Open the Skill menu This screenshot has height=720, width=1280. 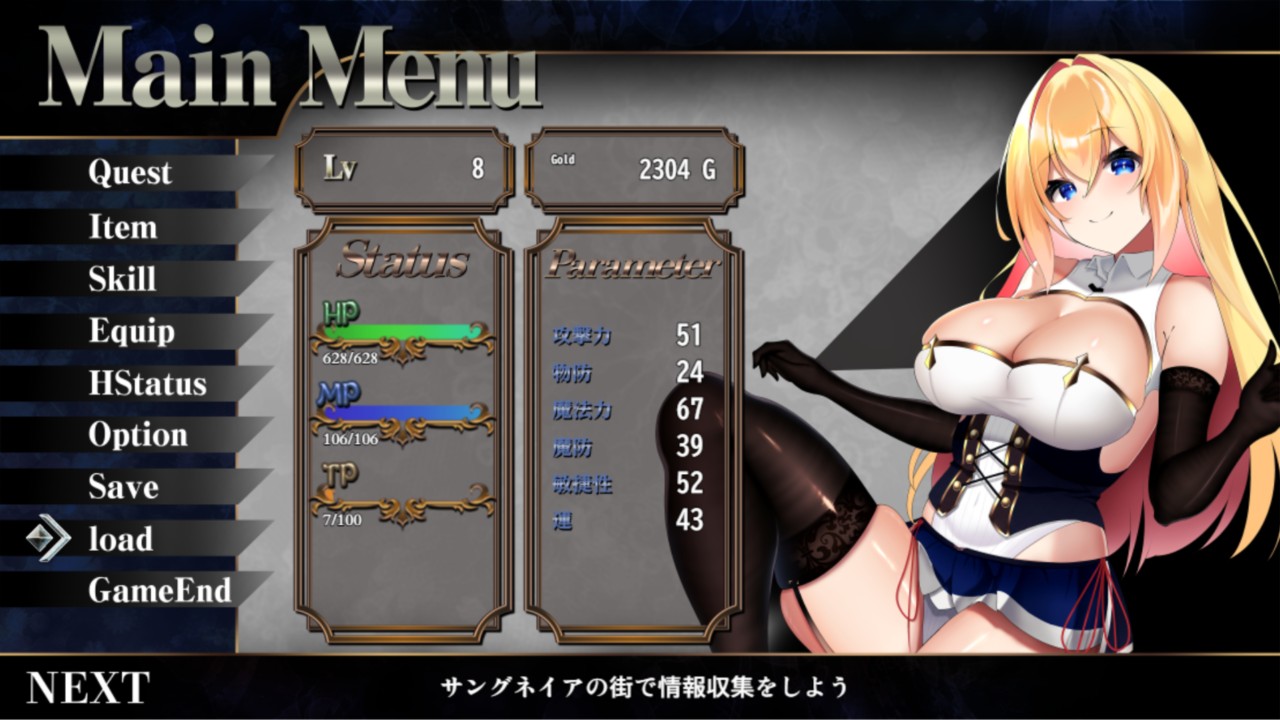click(122, 279)
